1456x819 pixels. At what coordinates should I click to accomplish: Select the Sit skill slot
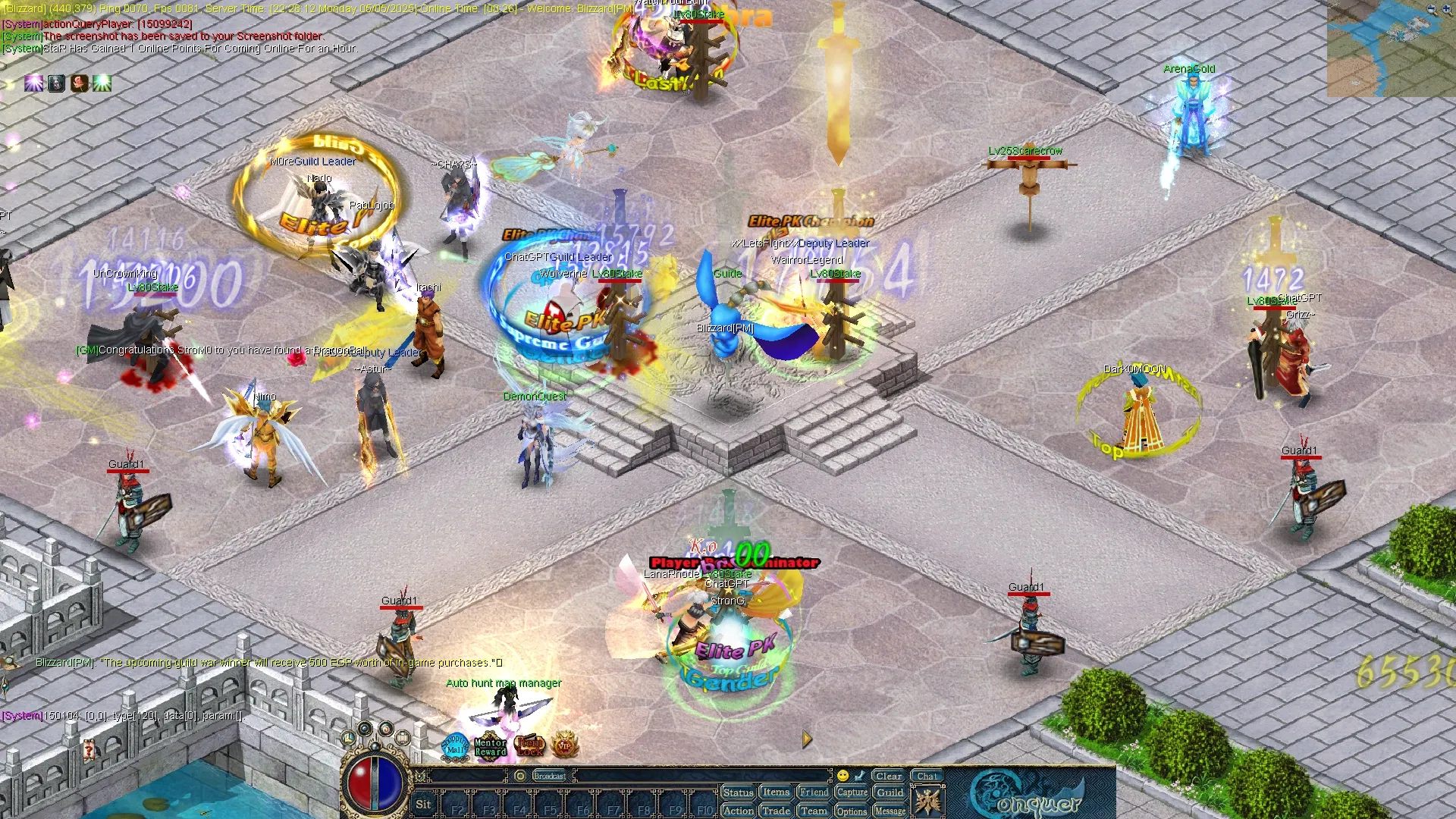click(423, 805)
